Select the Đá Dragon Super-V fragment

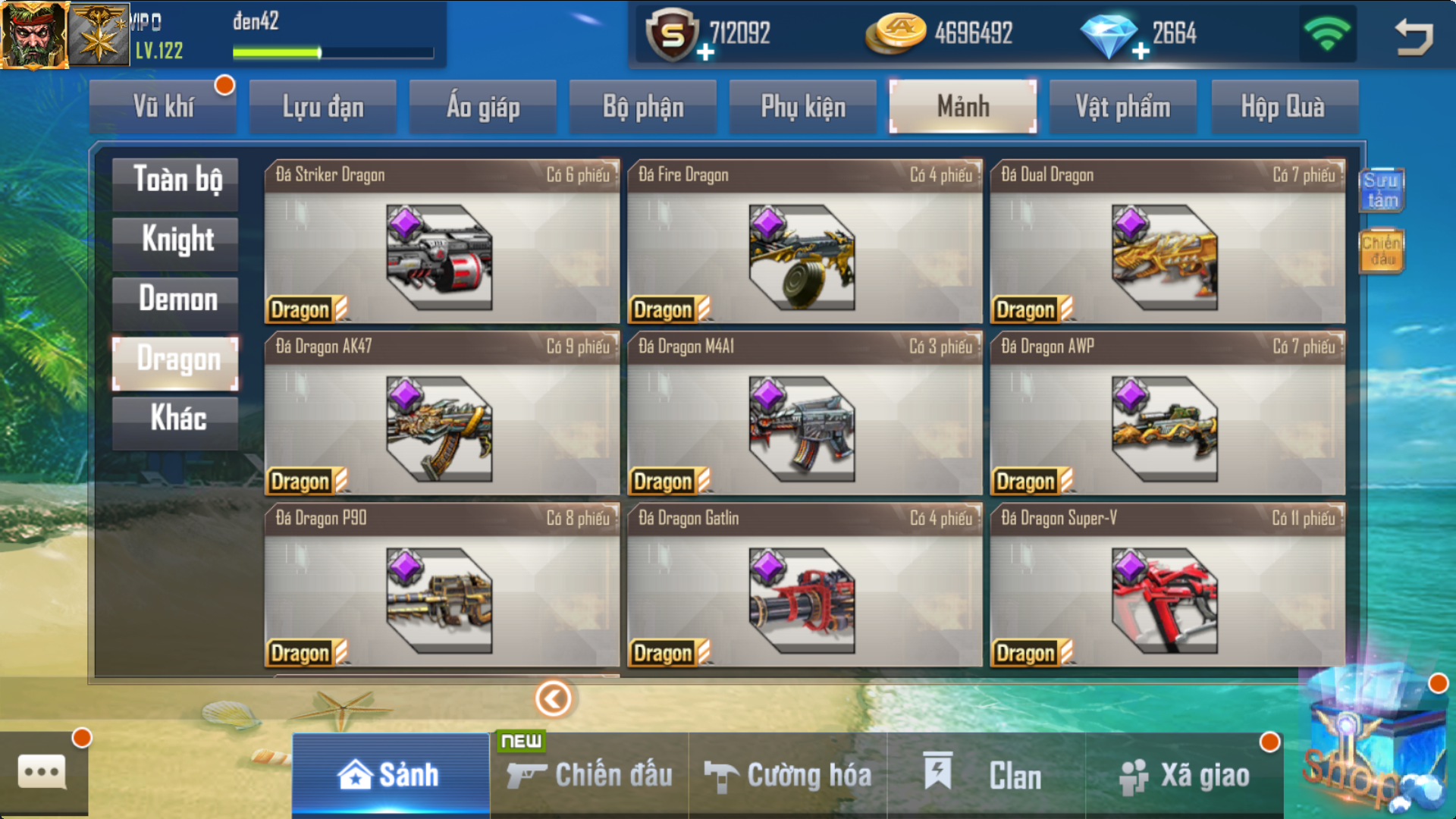tap(1167, 585)
